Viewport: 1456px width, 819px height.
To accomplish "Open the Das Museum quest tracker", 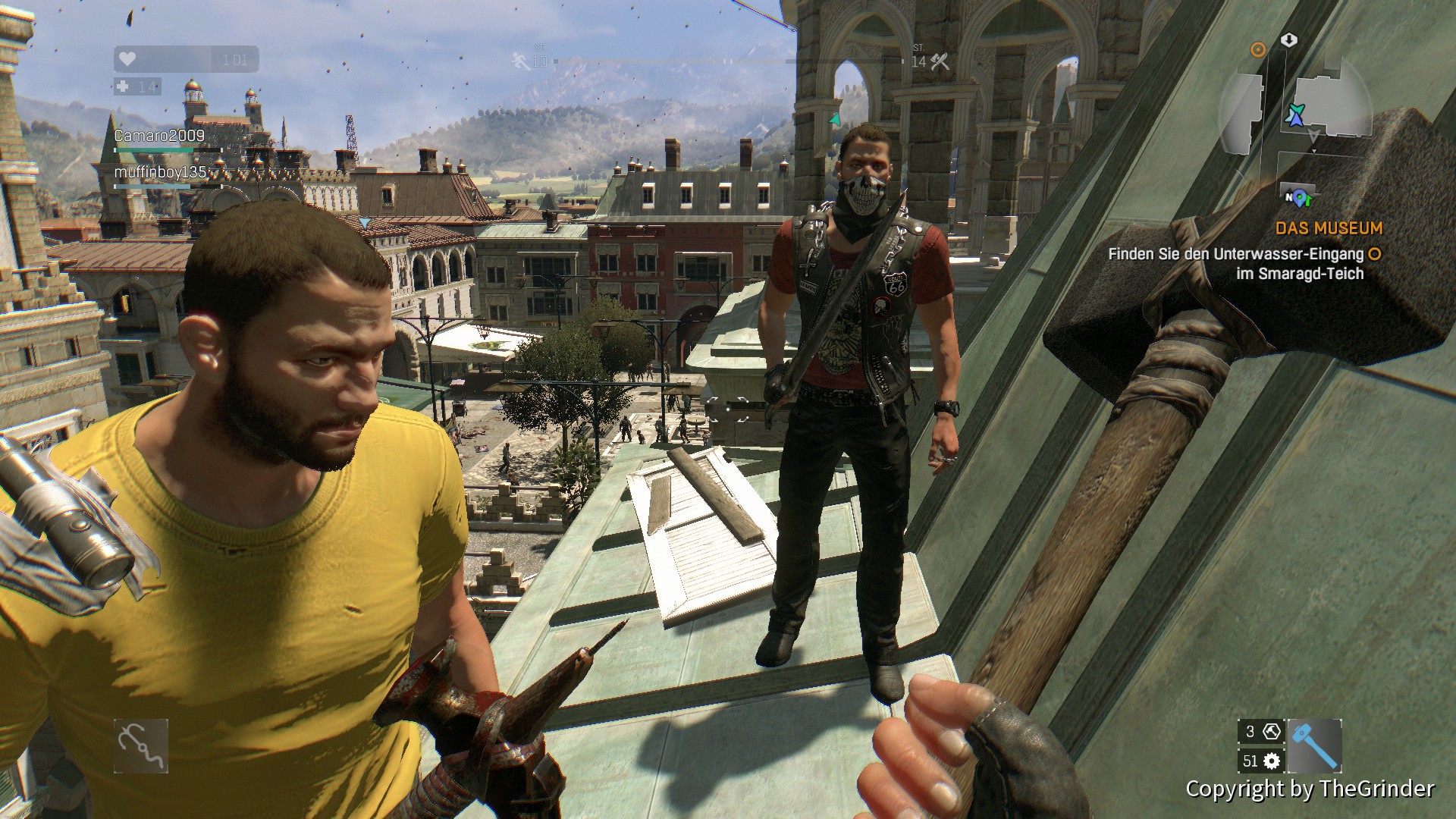I will click(1329, 228).
